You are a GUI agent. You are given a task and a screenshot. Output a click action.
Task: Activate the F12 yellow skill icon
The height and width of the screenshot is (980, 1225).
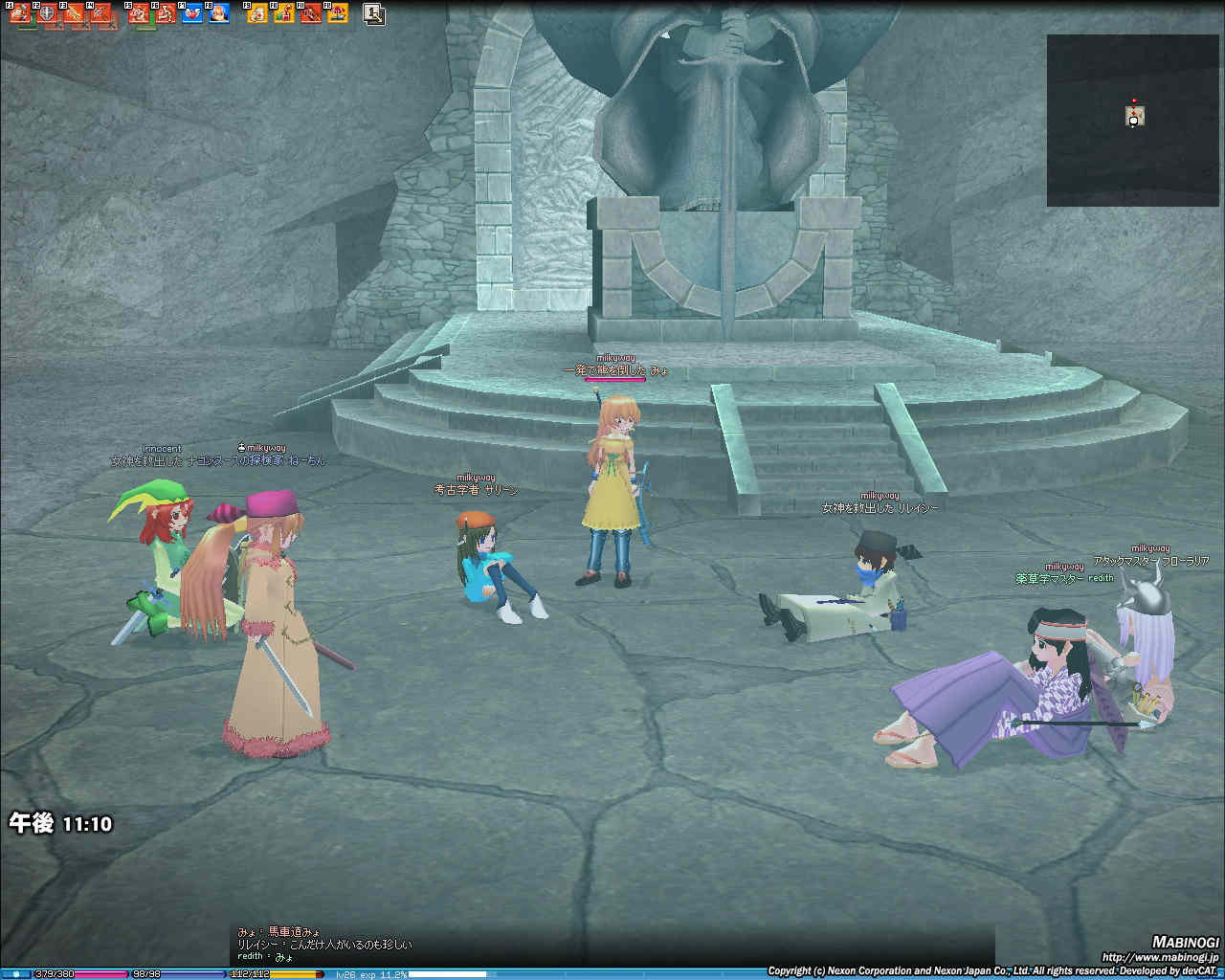tap(337, 13)
